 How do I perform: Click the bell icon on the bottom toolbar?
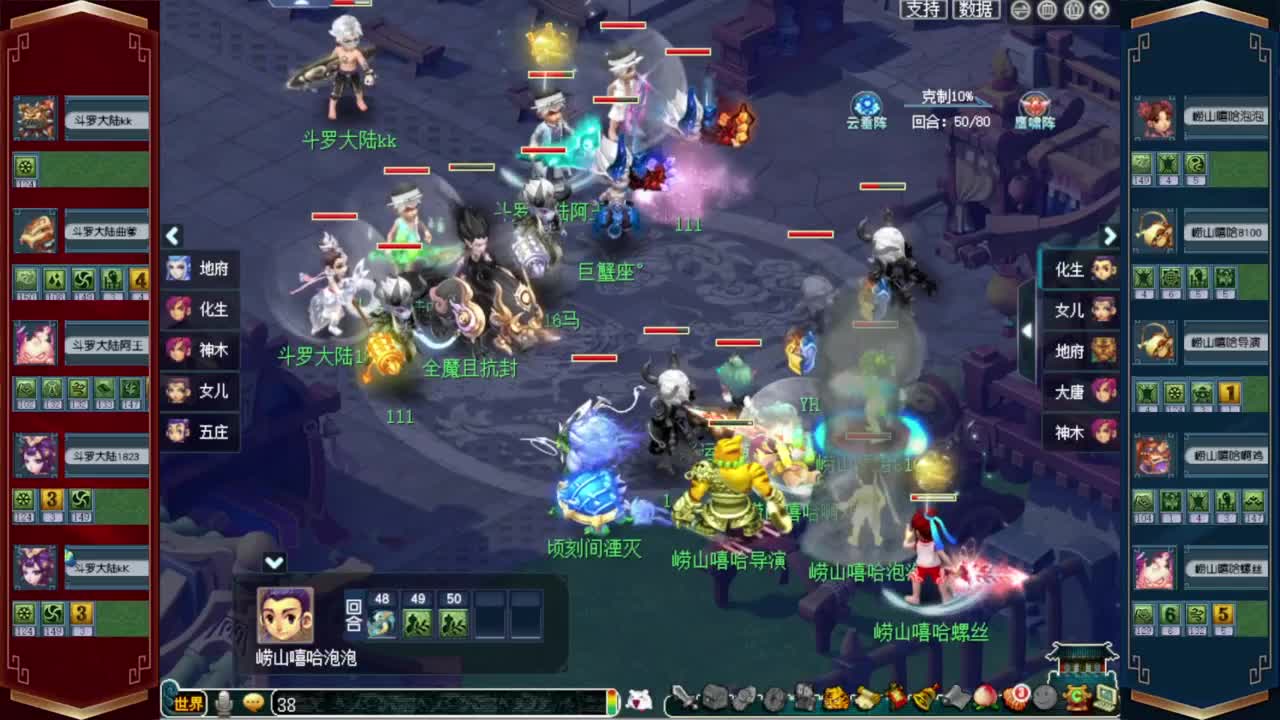(x=921, y=700)
